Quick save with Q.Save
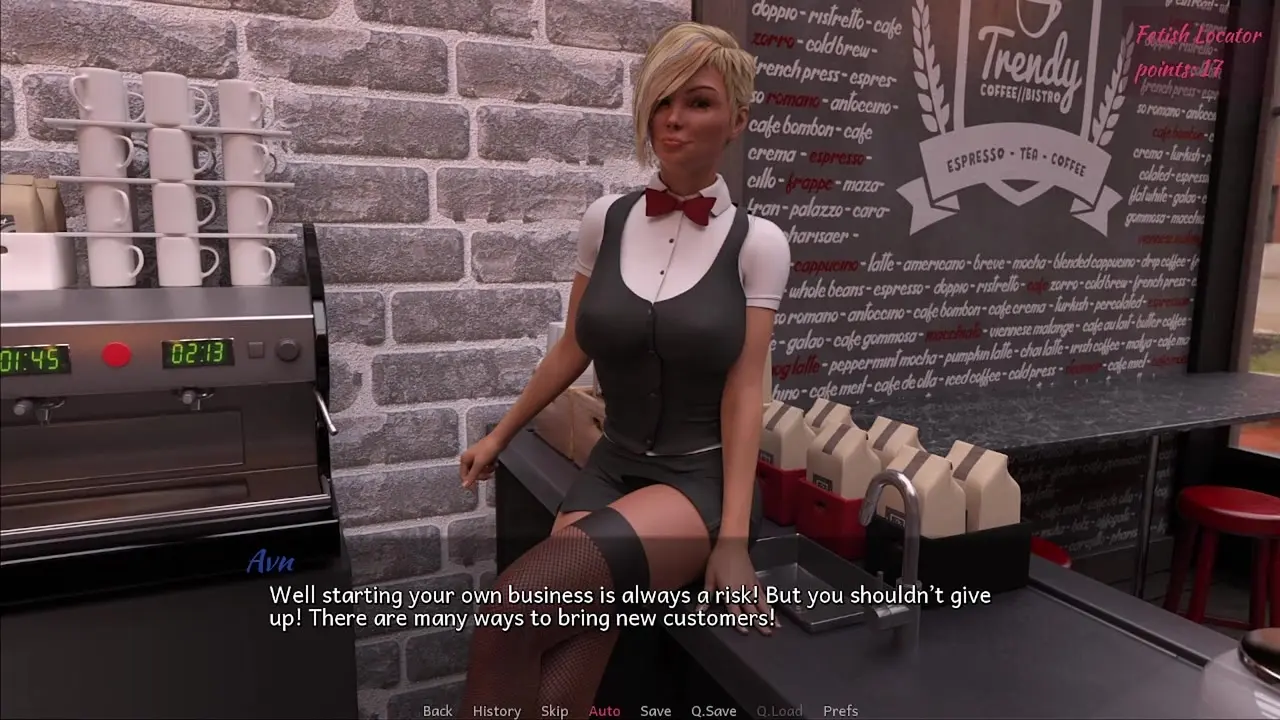This screenshot has height=720, width=1280. [713, 711]
